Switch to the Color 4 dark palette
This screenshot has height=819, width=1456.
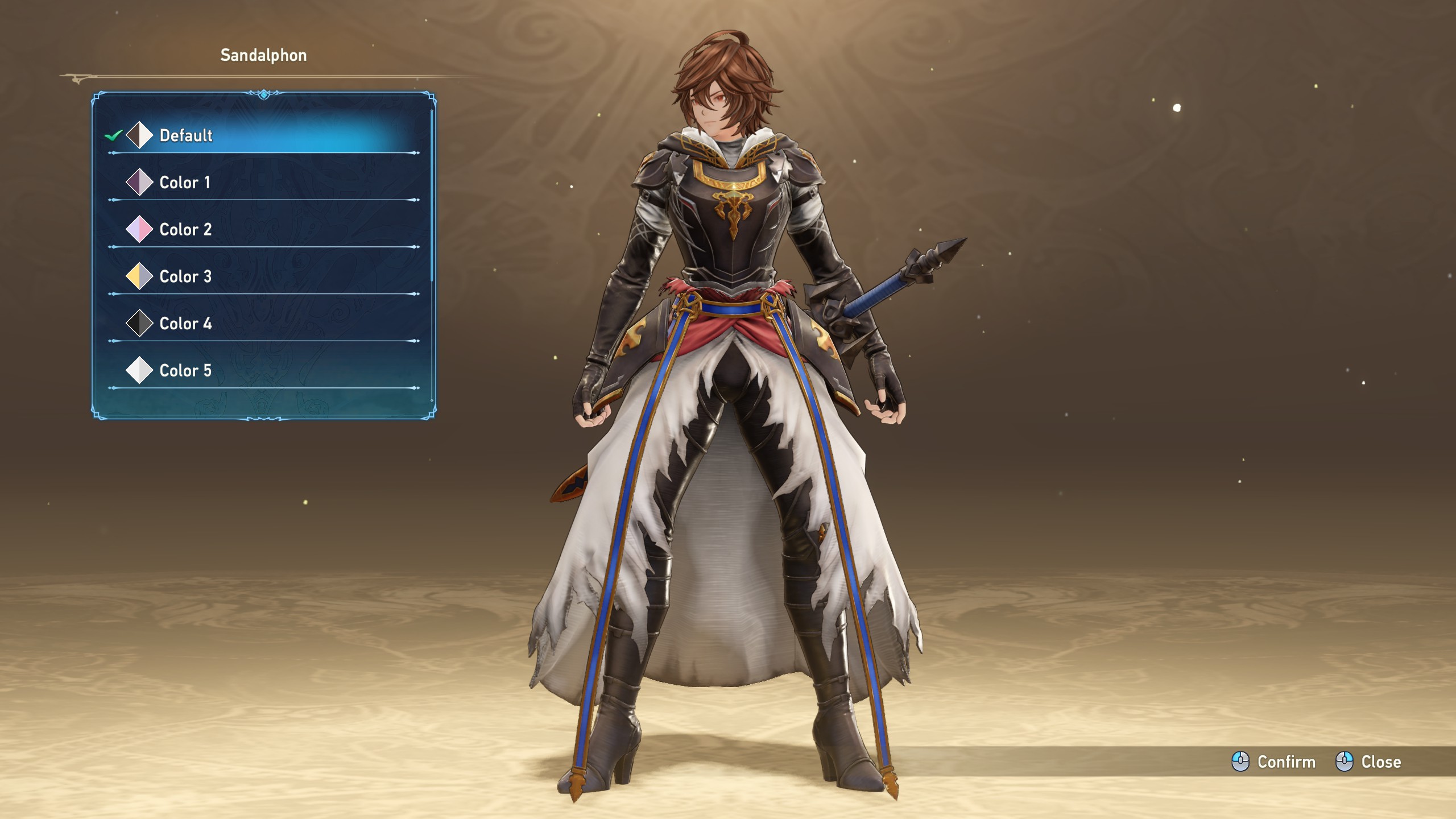coord(185,324)
